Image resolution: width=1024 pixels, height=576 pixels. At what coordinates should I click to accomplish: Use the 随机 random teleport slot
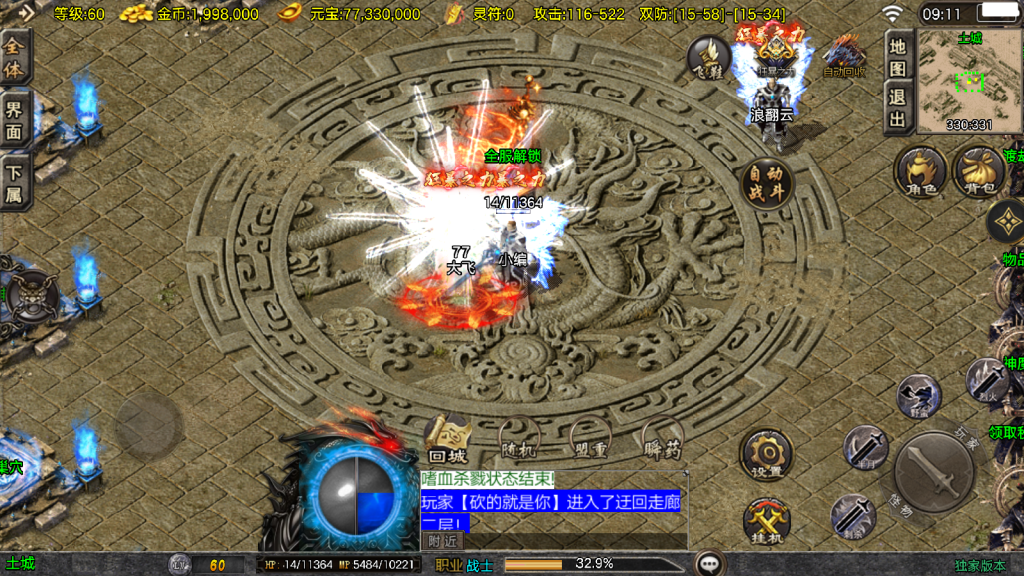519,438
